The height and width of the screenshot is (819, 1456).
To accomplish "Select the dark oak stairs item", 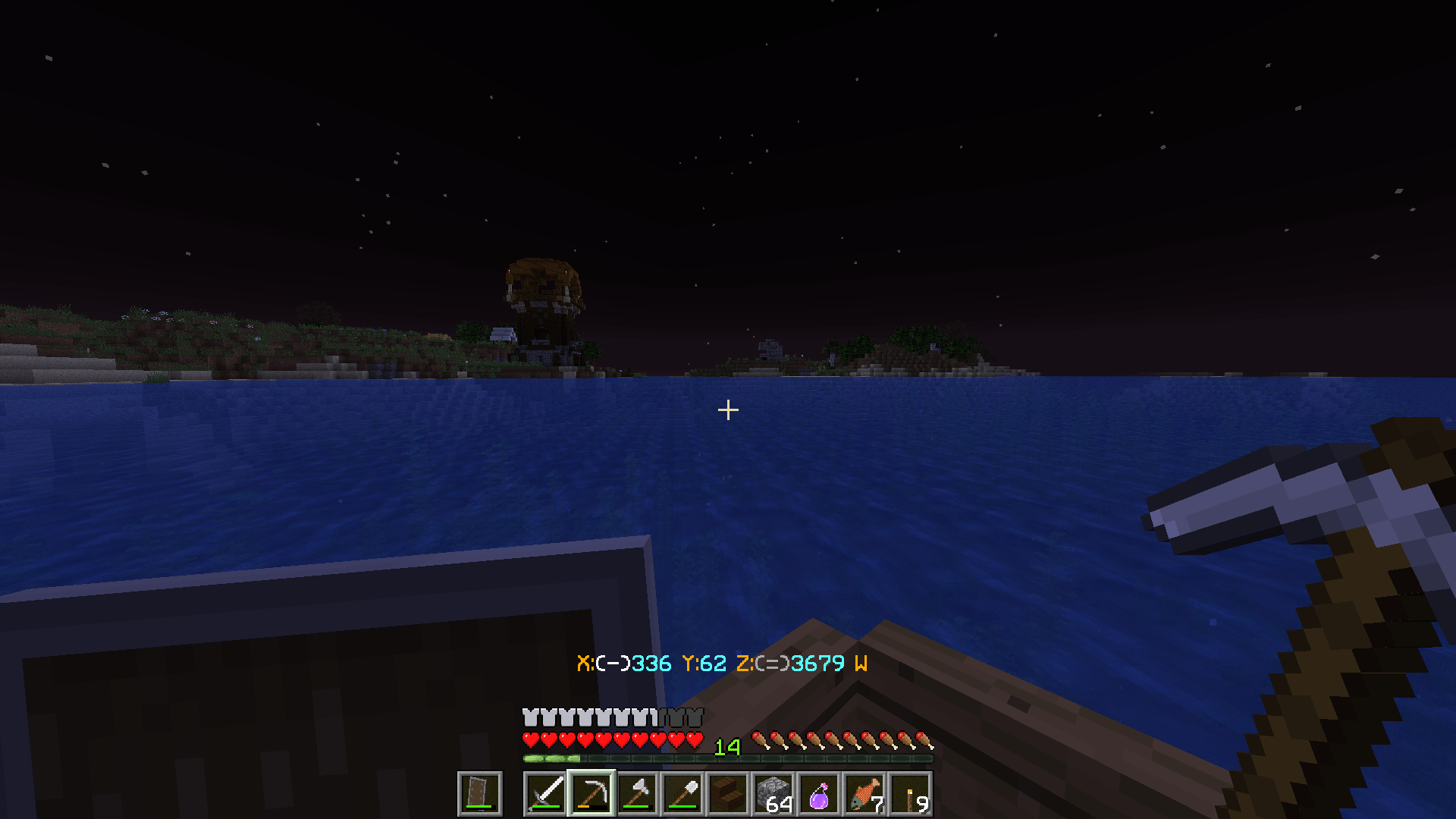I will pos(727,793).
